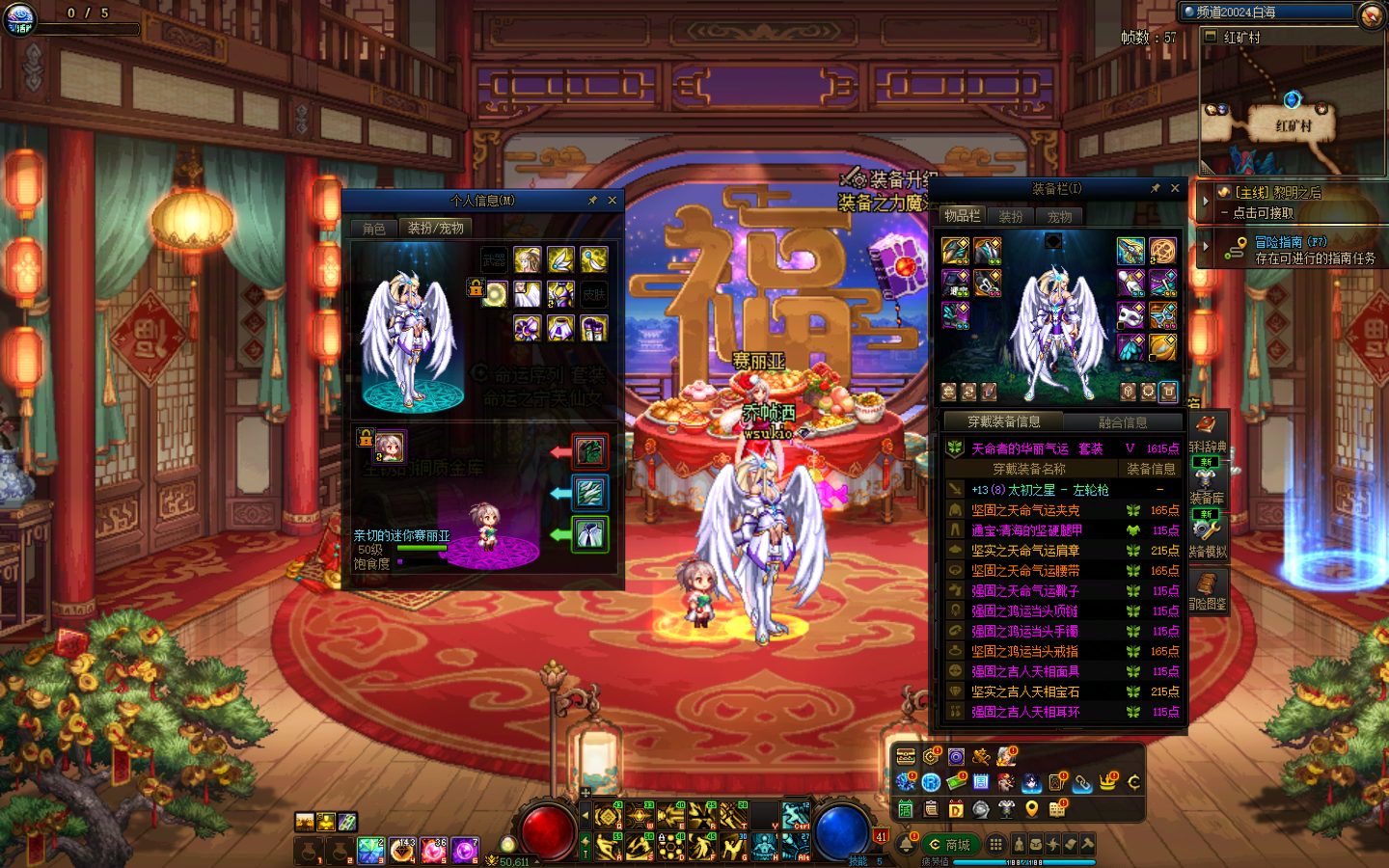Select the 装扮/宠物 tab
The height and width of the screenshot is (868, 1389).
pos(435,229)
